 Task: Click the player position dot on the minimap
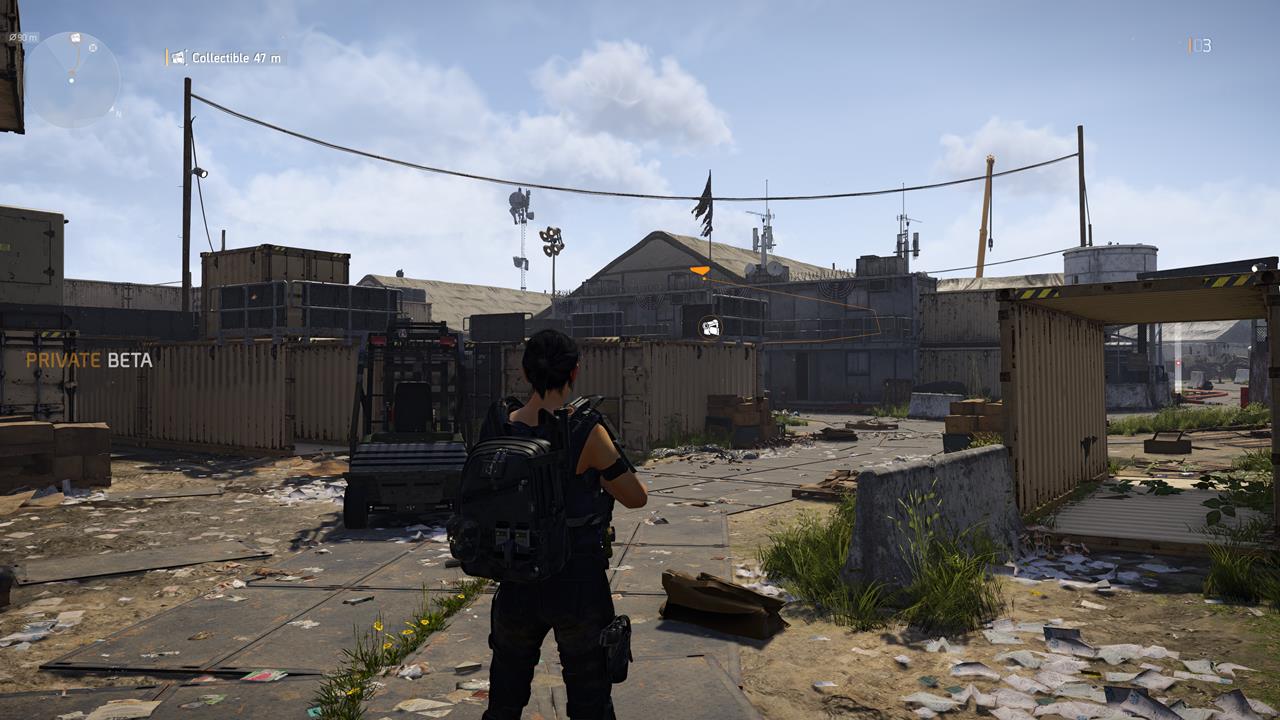point(71,81)
